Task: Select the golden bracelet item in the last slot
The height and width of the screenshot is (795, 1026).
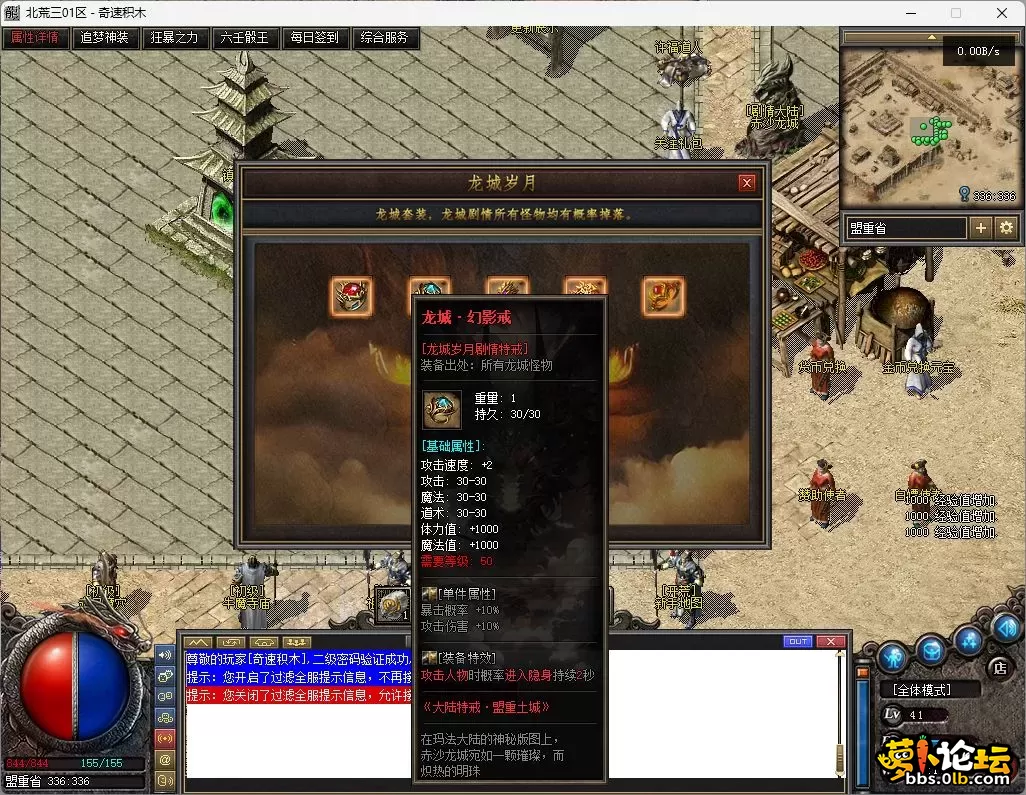Action: point(663,297)
